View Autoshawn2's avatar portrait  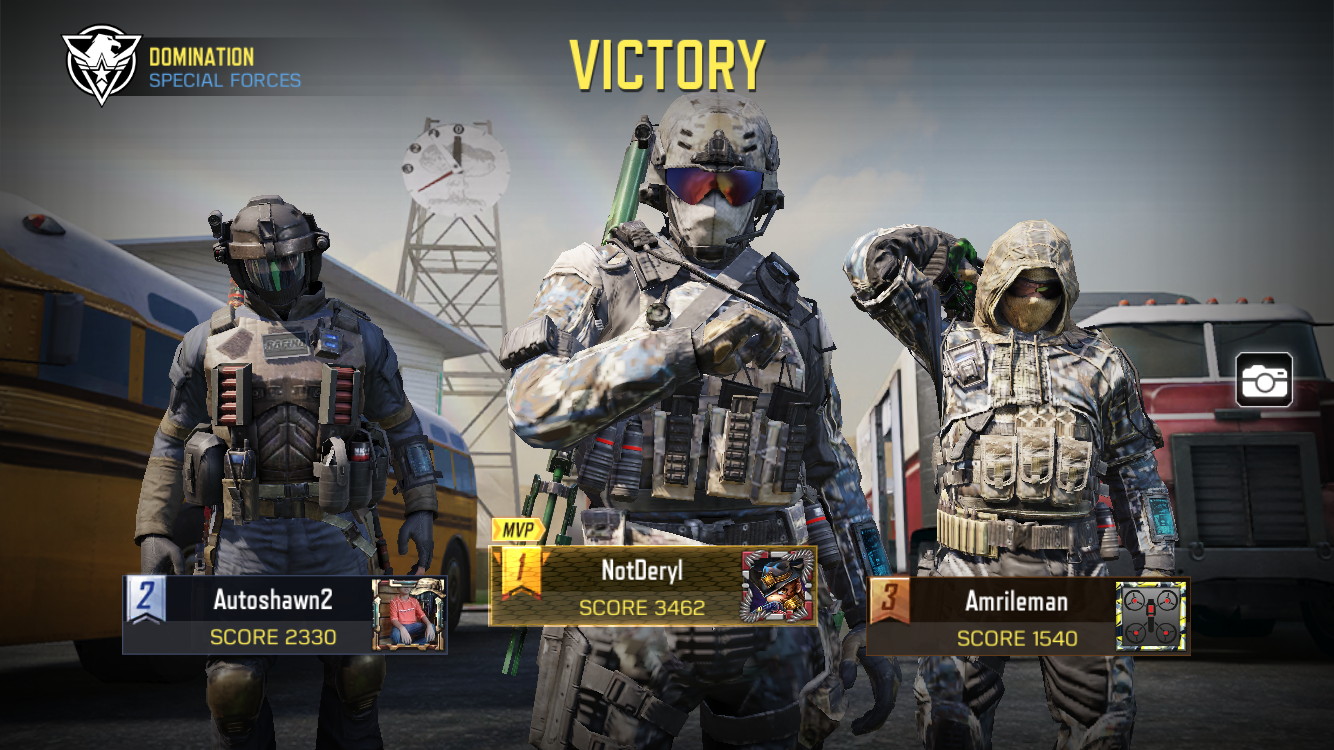pyautogui.click(x=409, y=615)
